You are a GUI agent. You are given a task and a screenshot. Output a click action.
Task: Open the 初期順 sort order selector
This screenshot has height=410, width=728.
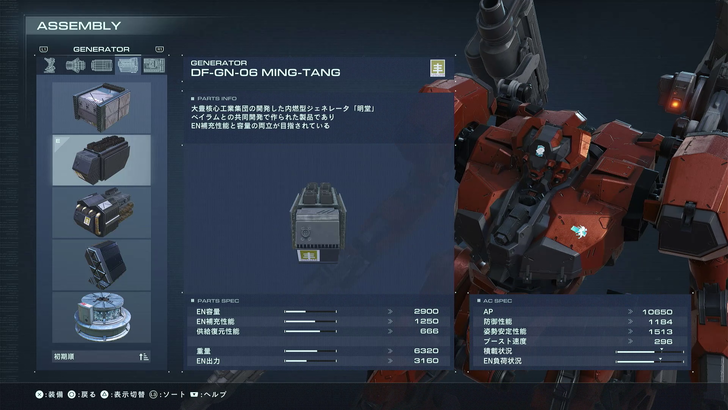pyautogui.click(x=101, y=356)
